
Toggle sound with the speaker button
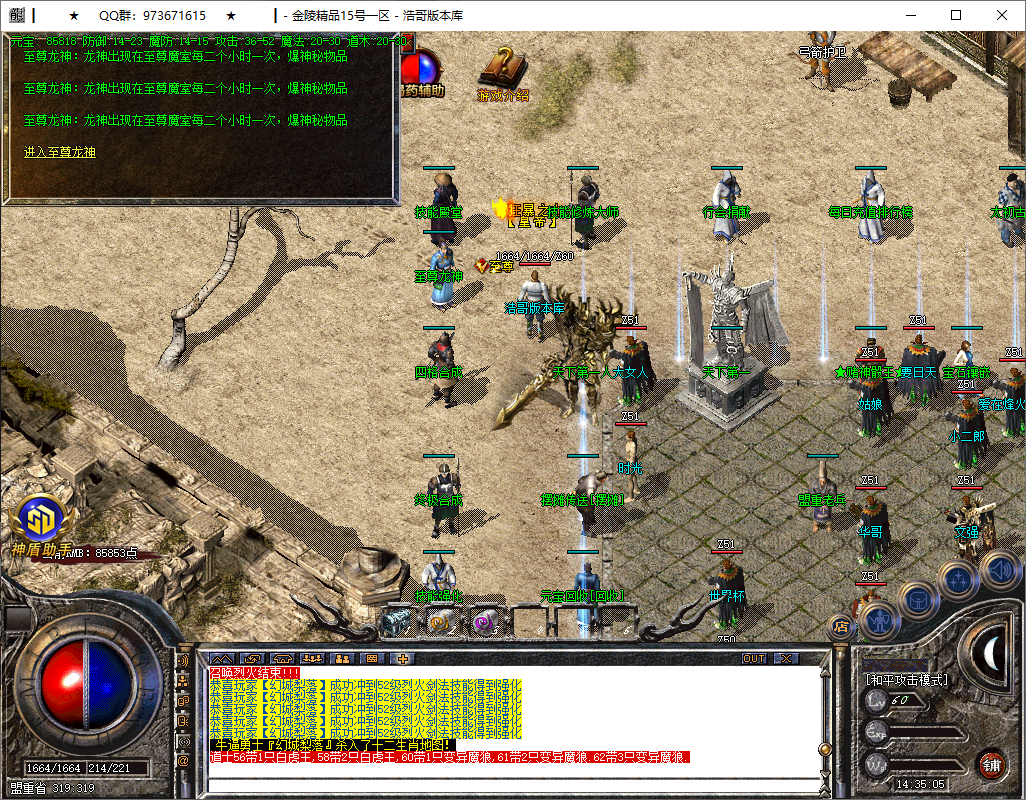999,569
